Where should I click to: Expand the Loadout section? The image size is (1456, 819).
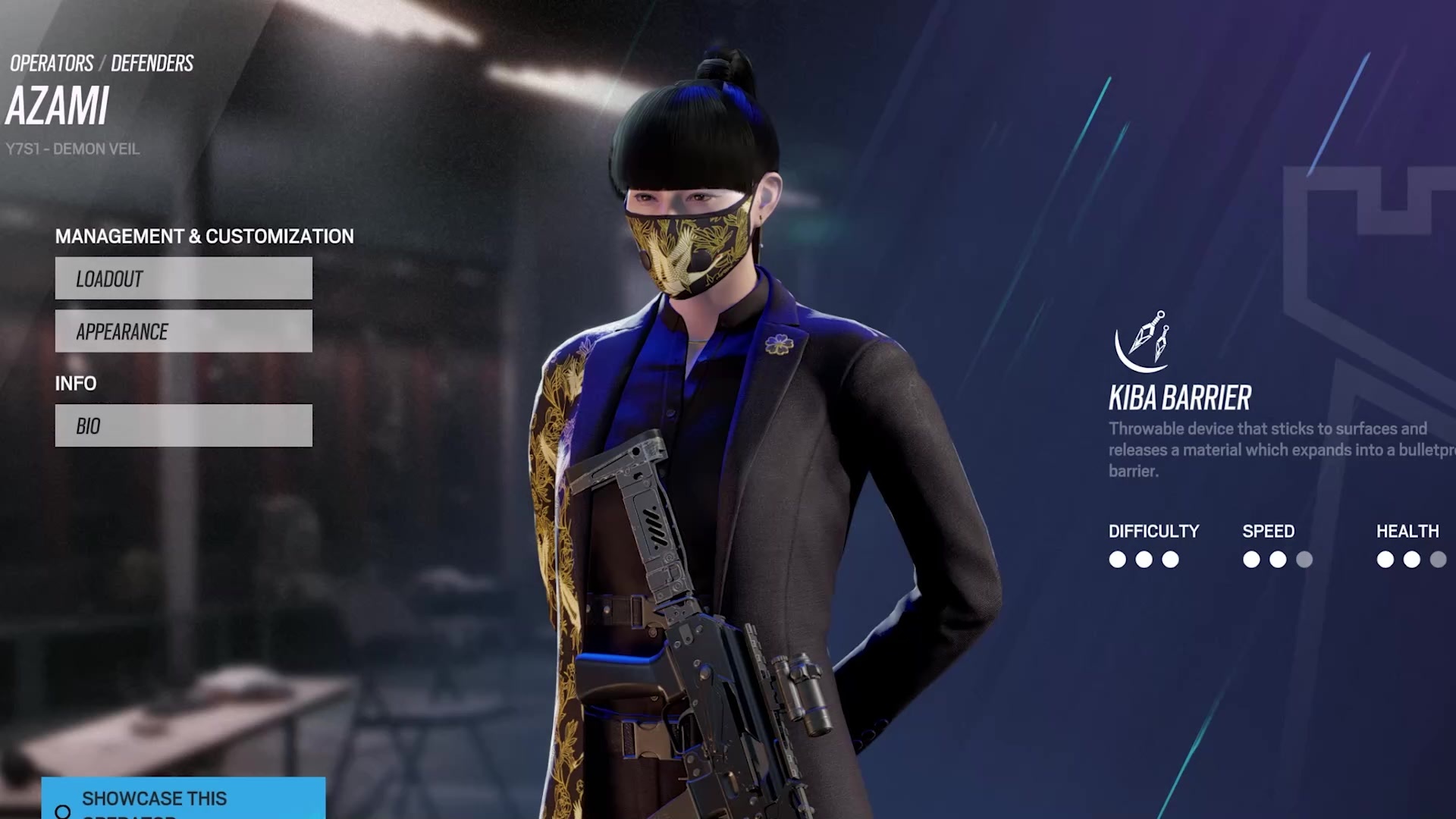tap(183, 278)
